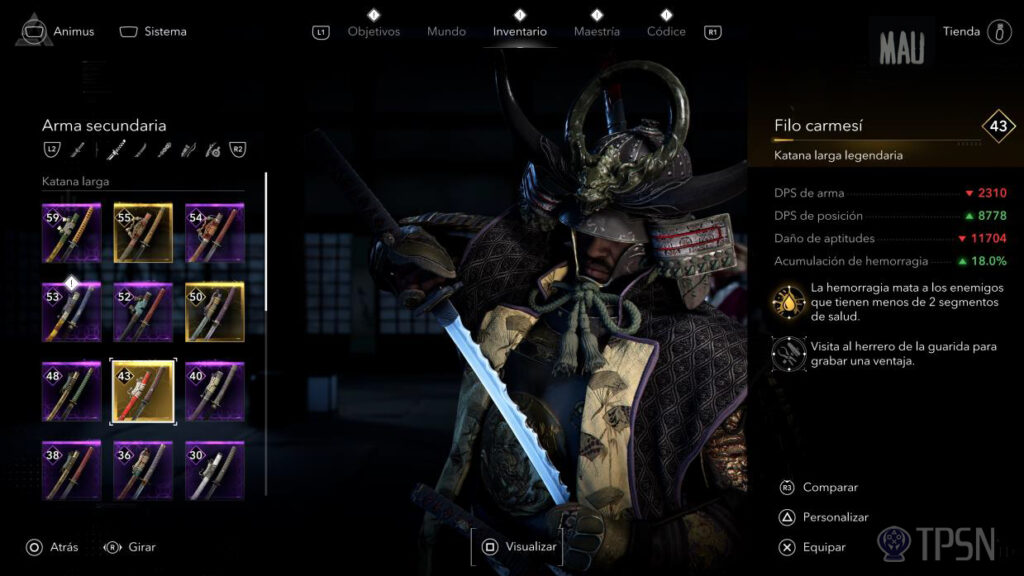Open the Objetivos tab
This screenshot has height=576, width=1024.
373,31
